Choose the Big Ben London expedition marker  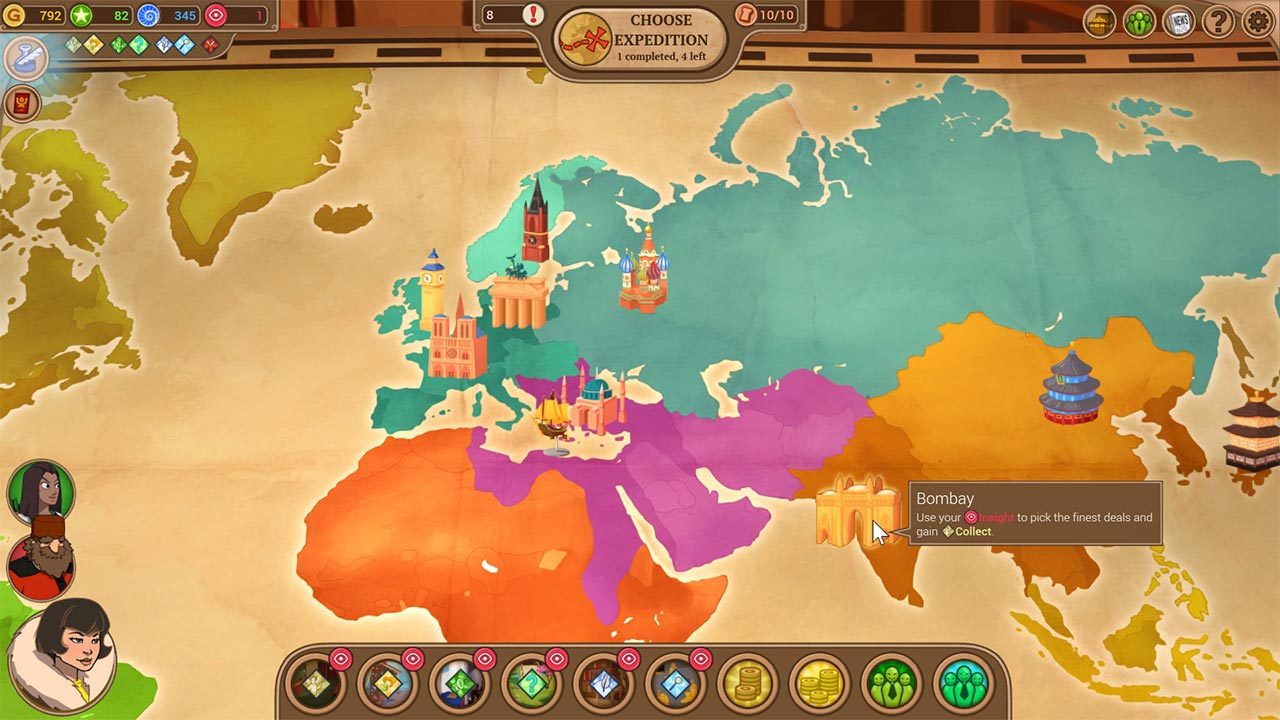pos(432,288)
